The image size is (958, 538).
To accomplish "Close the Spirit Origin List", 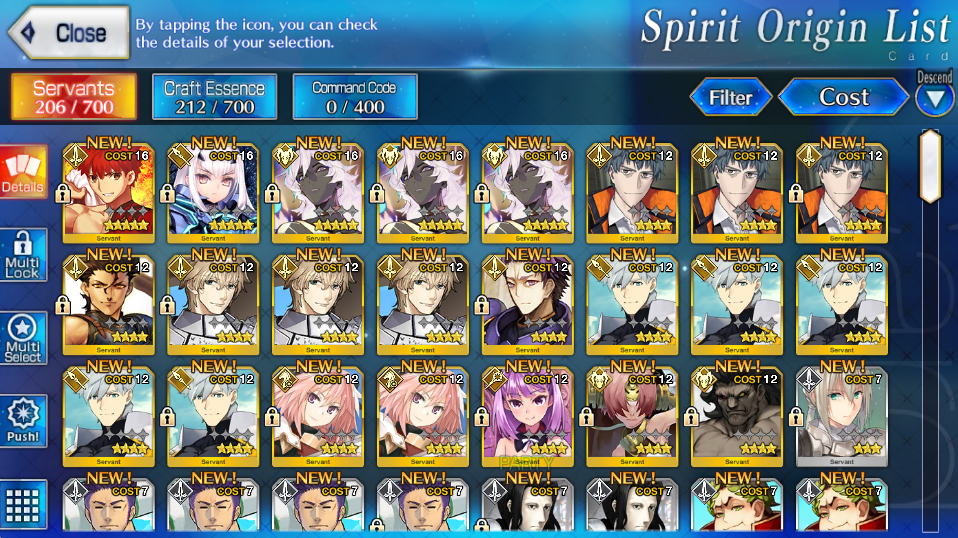I will pos(68,32).
